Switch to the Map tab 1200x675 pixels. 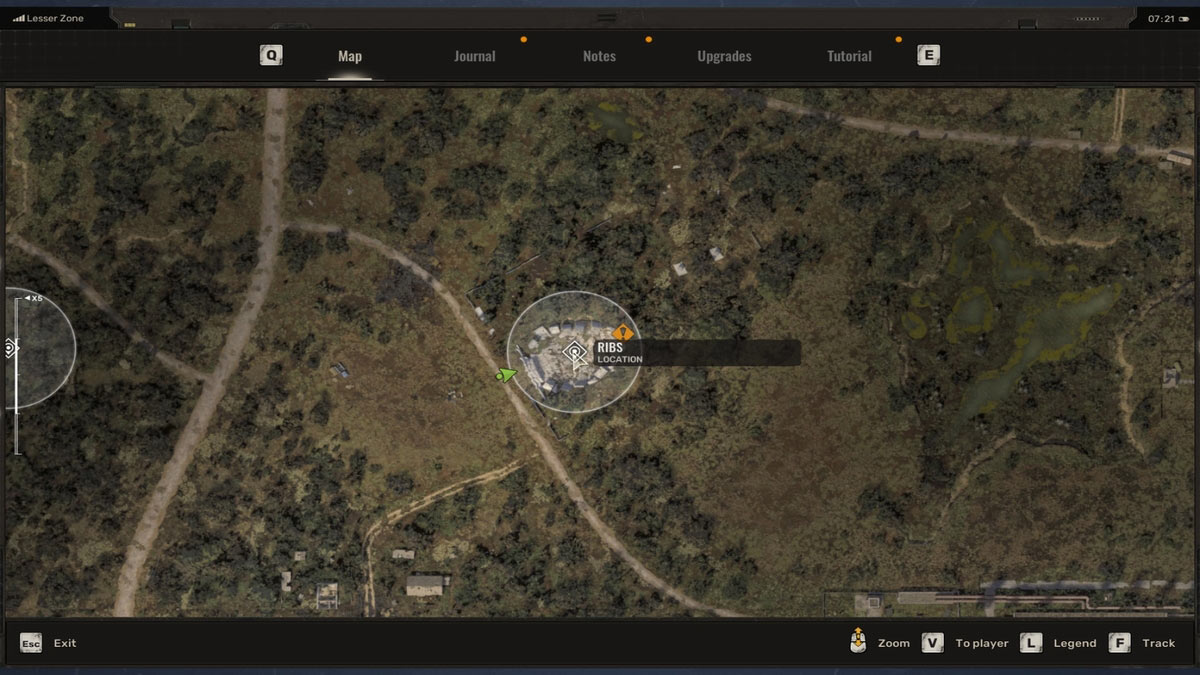click(350, 56)
